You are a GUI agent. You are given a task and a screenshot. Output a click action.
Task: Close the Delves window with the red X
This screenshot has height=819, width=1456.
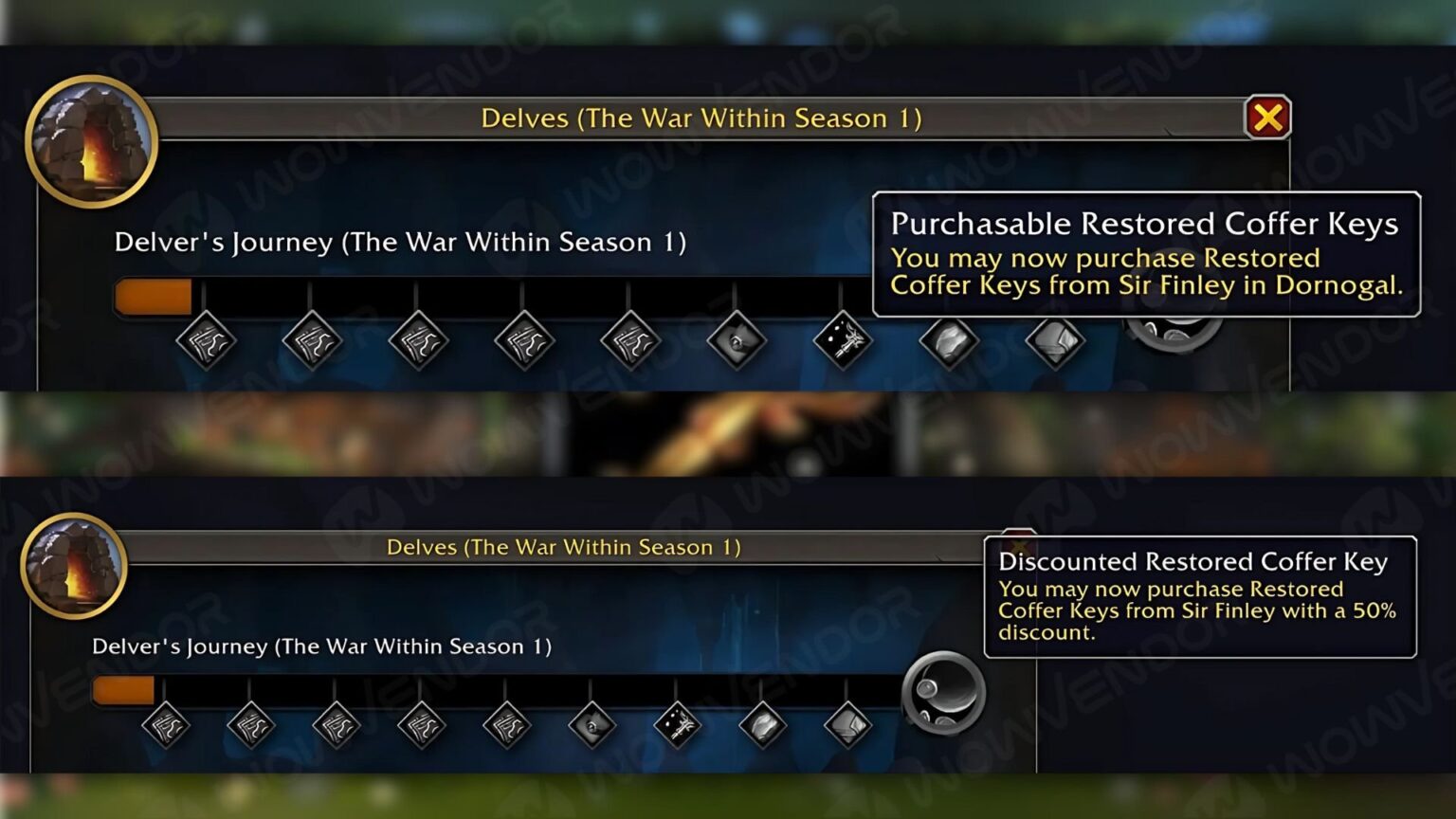pyautogui.click(x=1270, y=118)
